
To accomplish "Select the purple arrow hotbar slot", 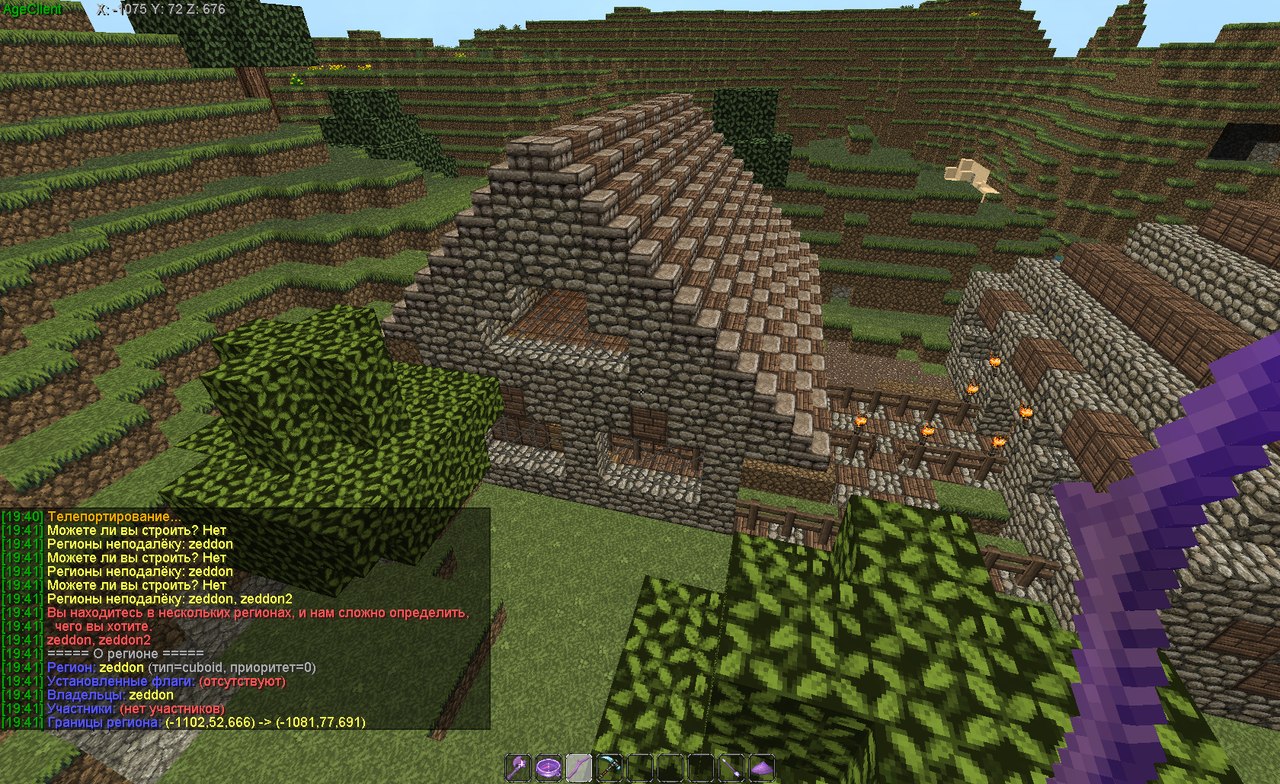I will coord(733,768).
